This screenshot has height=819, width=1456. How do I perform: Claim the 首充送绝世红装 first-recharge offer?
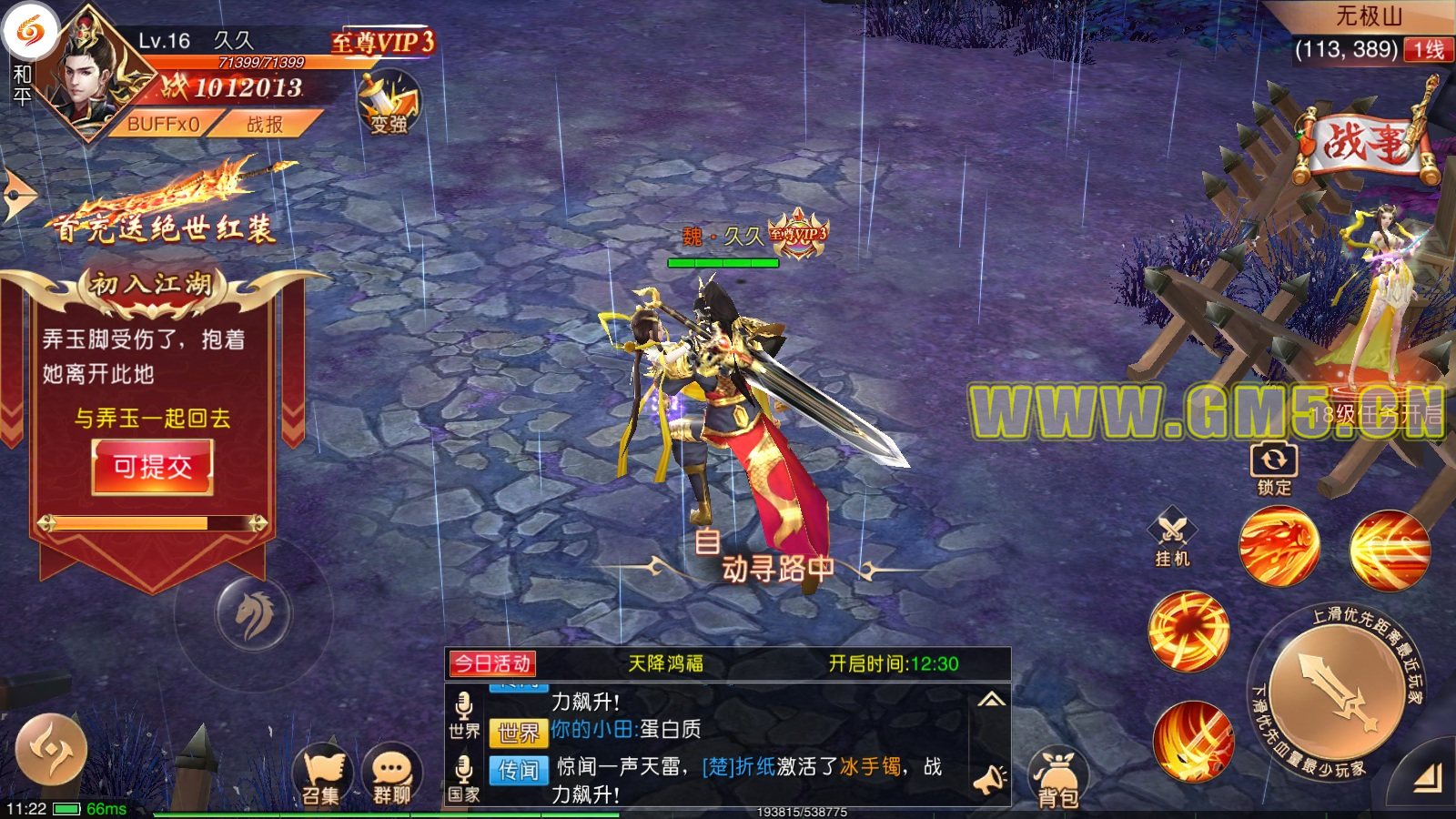164,209
